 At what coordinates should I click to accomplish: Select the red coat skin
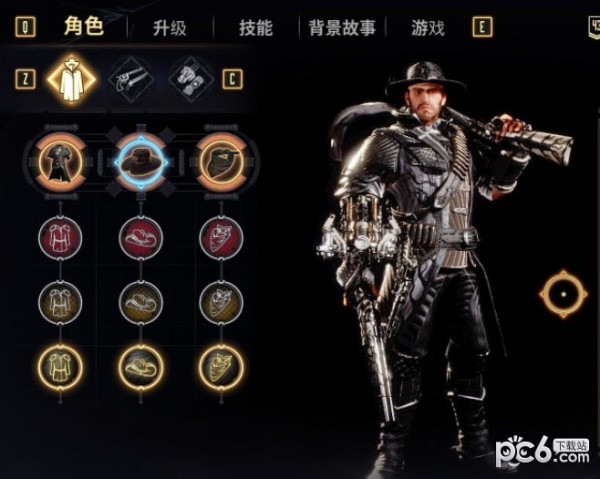pos(59,238)
